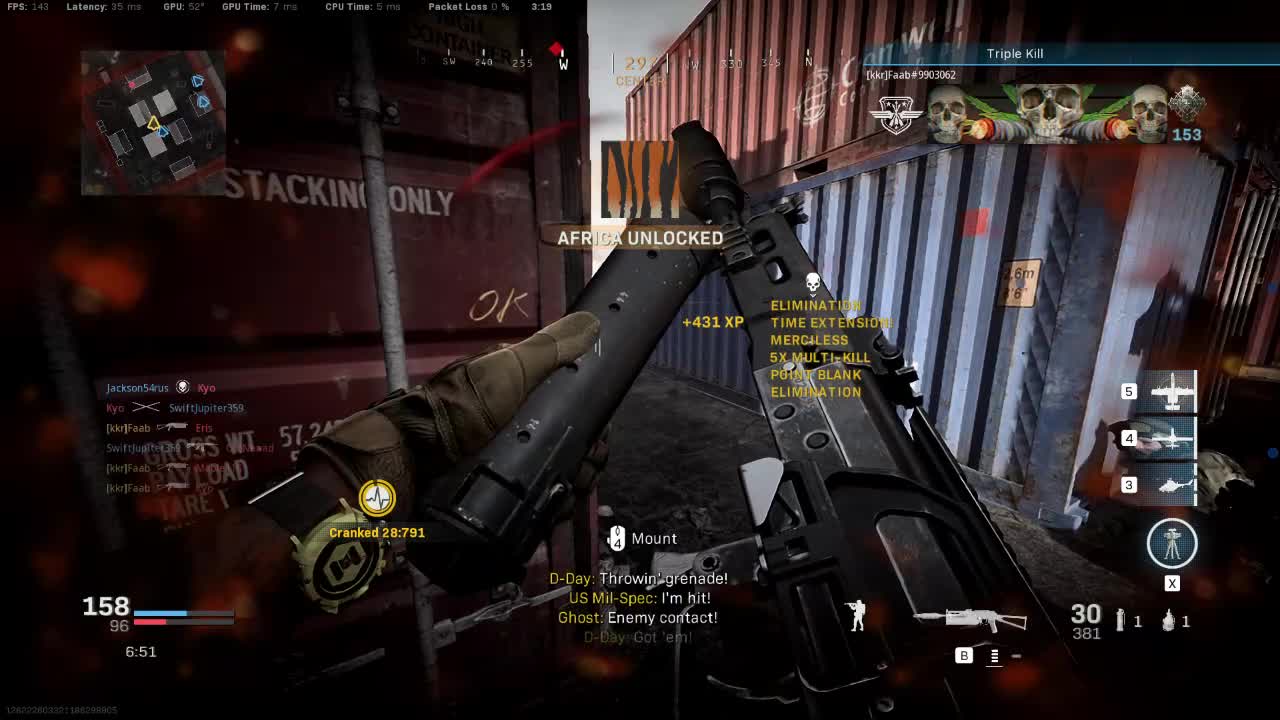Open the skull calling card banner
Screen dimensions: 1280x720
tap(1048, 114)
